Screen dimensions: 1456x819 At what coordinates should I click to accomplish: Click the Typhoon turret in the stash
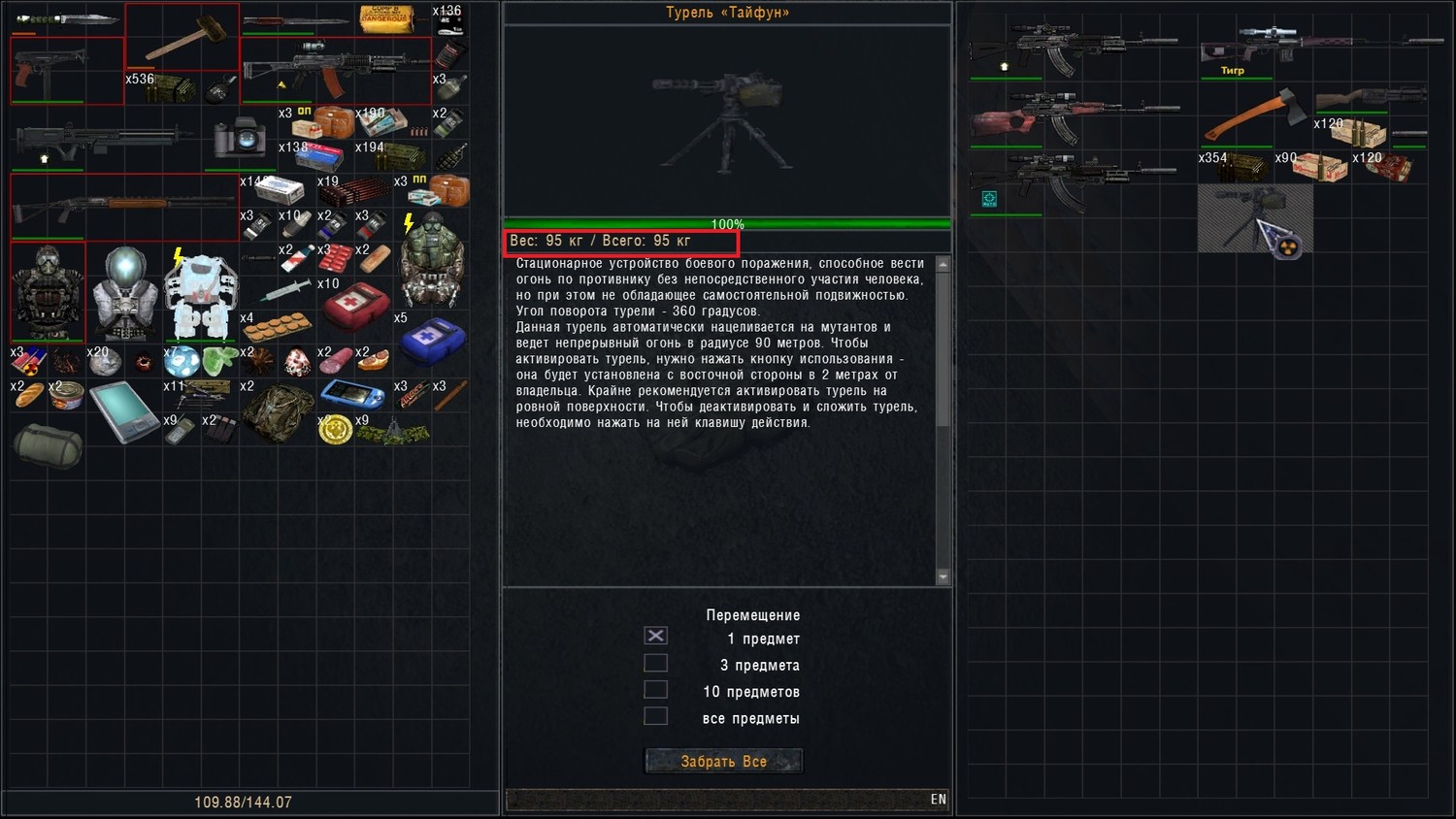(x=1255, y=219)
